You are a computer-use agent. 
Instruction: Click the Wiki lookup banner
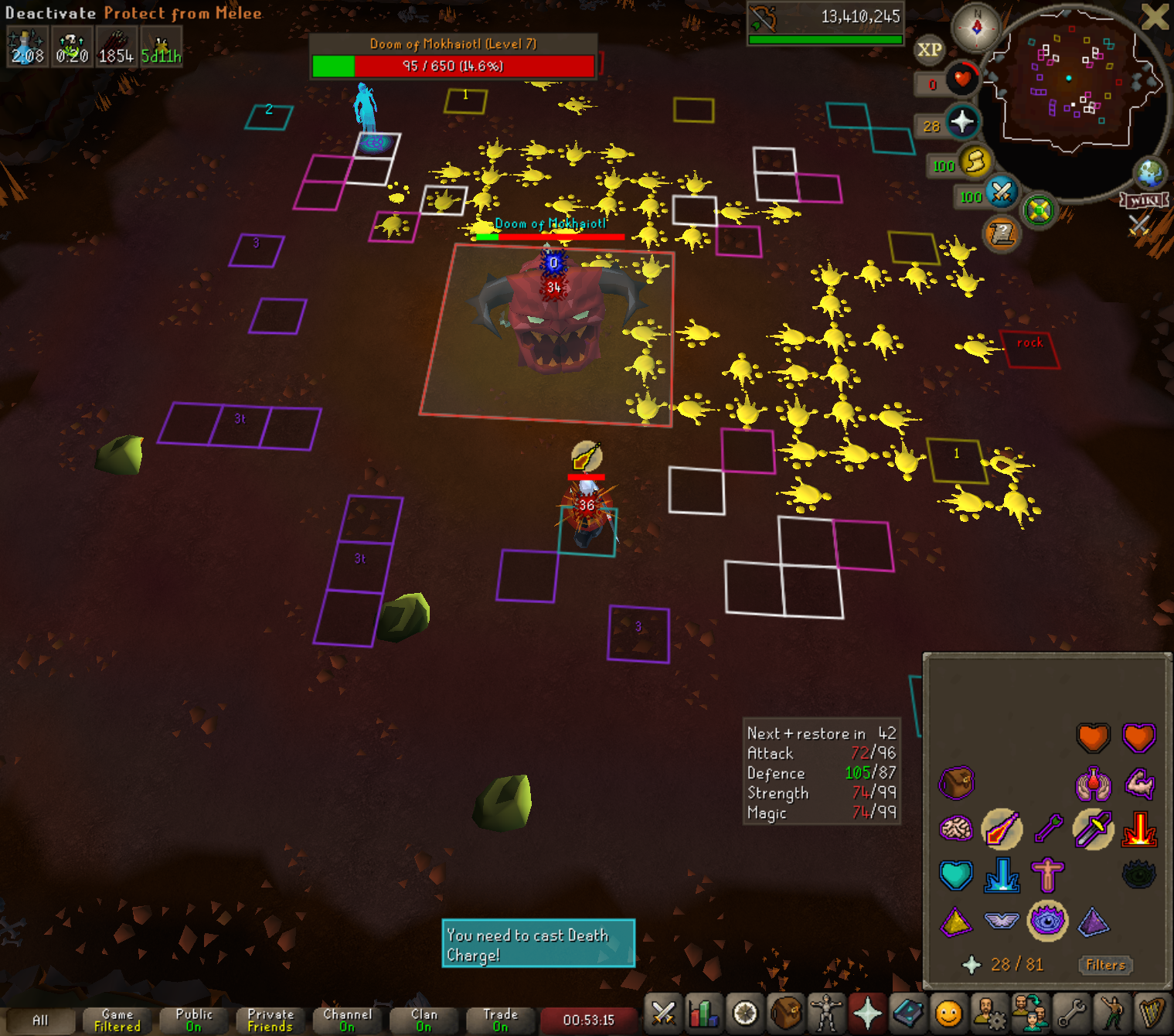click(1145, 200)
